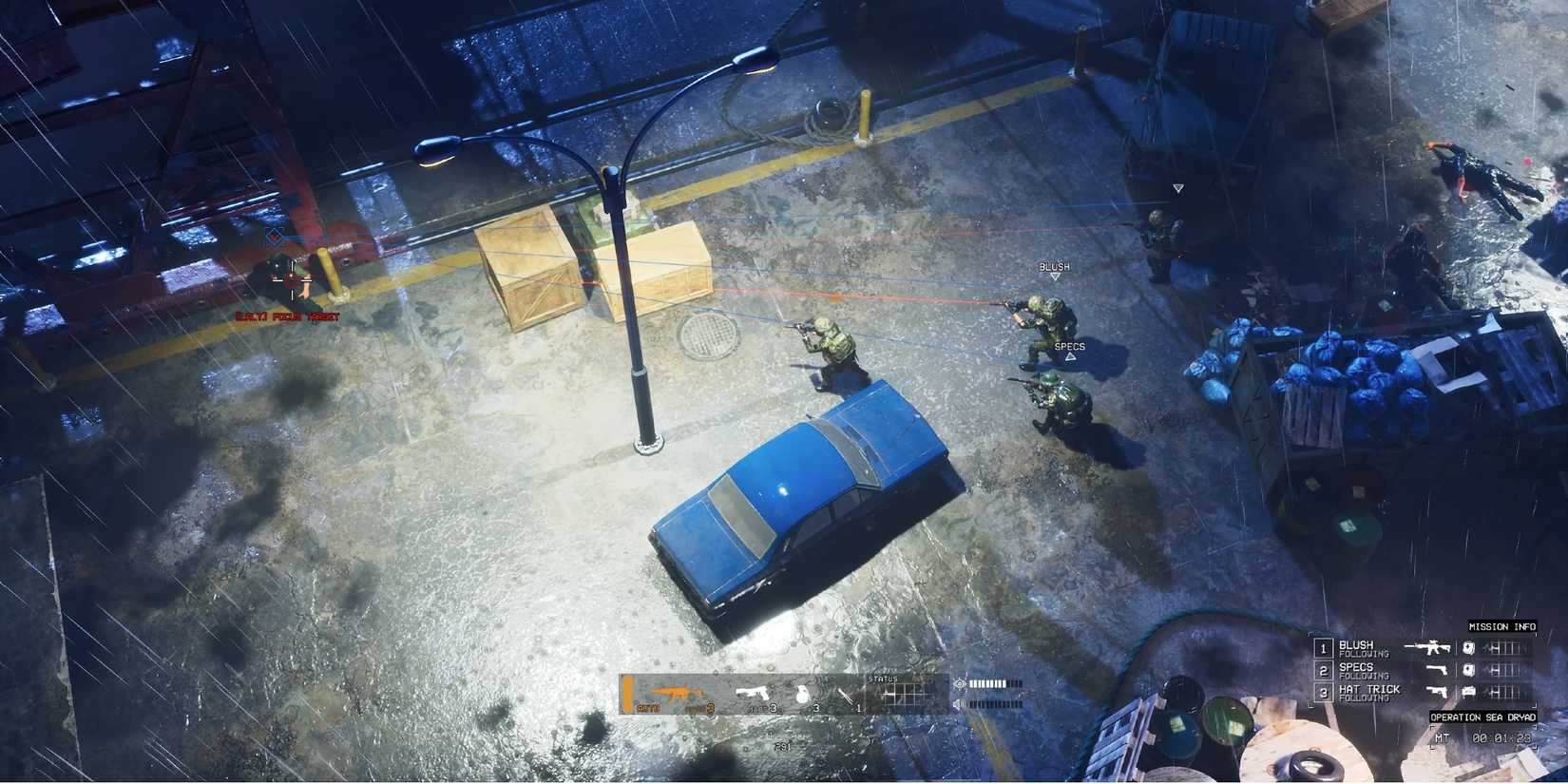This screenshot has width=1568, height=784.
Task: Click BLUSH's rifle icon in the squad panel
Action: [x=1432, y=648]
